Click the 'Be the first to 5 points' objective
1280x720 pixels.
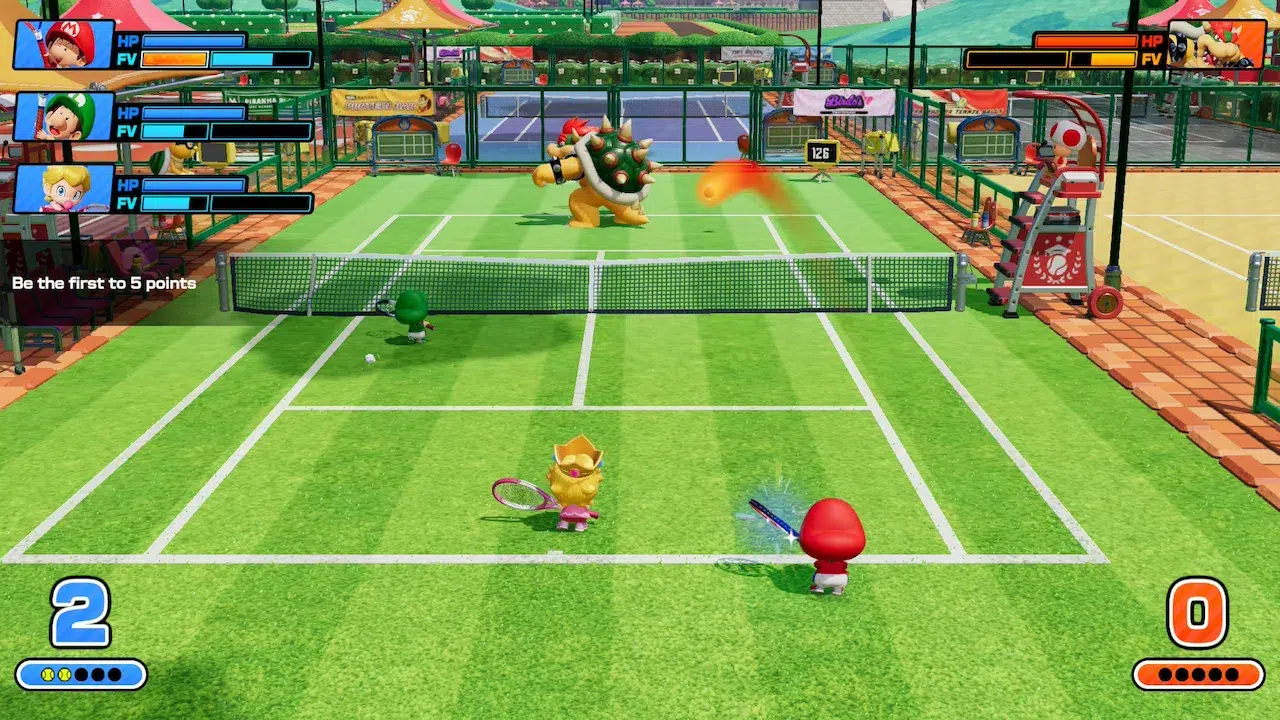click(104, 283)
